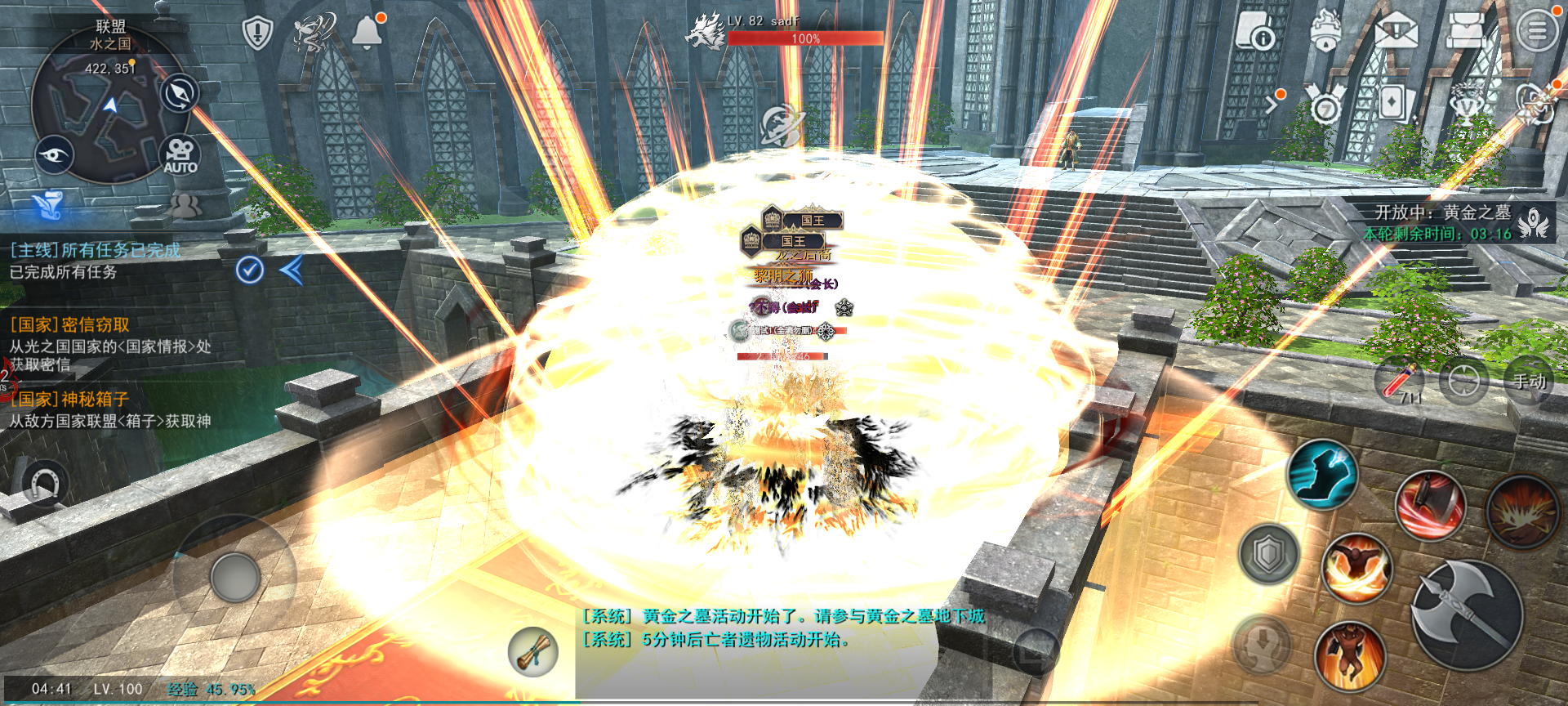
Task: Open the backpack inventory icon
Action: coord(1465,31)
